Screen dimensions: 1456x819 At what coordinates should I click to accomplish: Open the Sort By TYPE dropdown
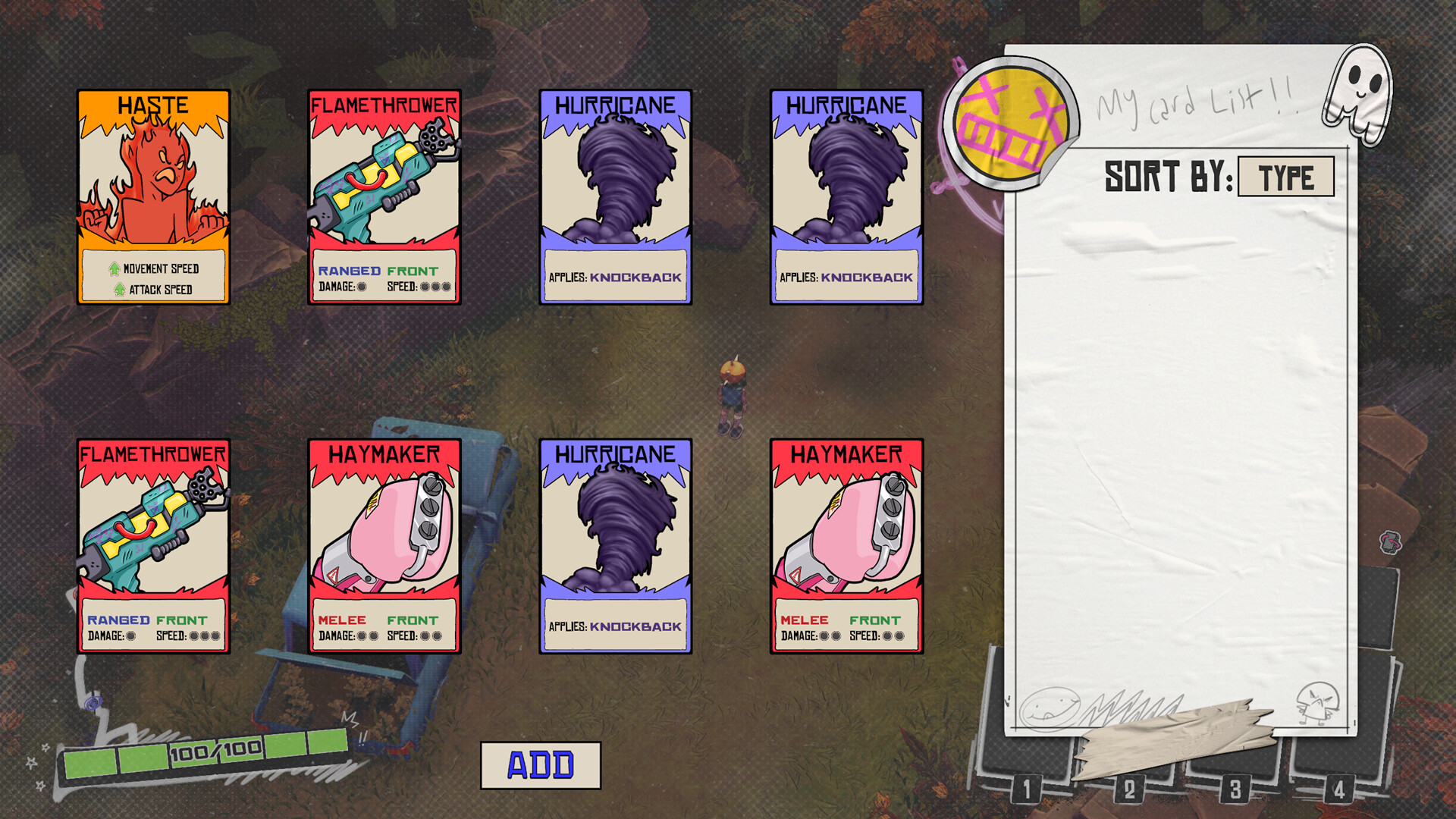pyautogui.click(x=1285, y=177)
